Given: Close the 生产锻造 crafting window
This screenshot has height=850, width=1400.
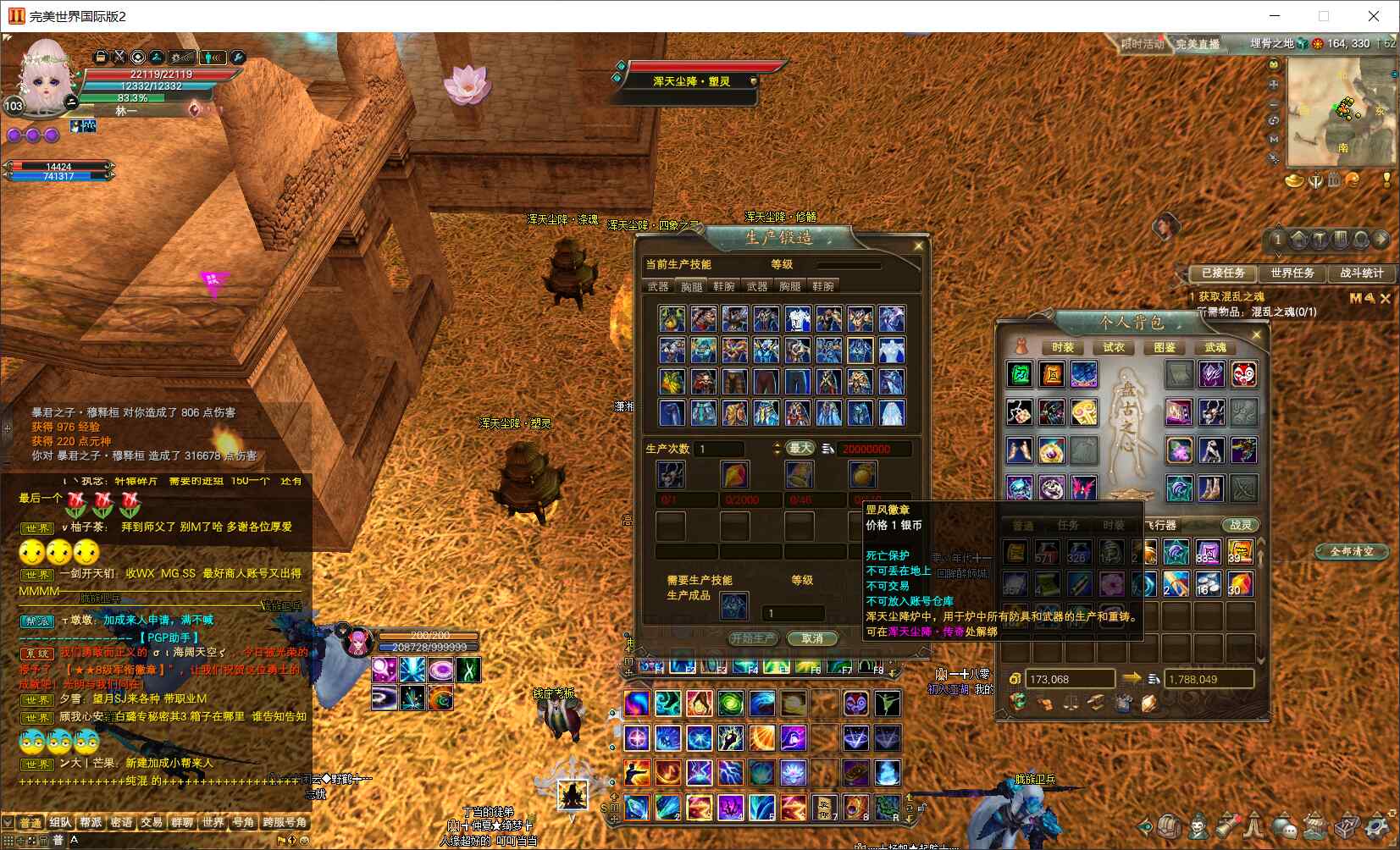Looking at the screenshot, I should (x=918, y=246).
